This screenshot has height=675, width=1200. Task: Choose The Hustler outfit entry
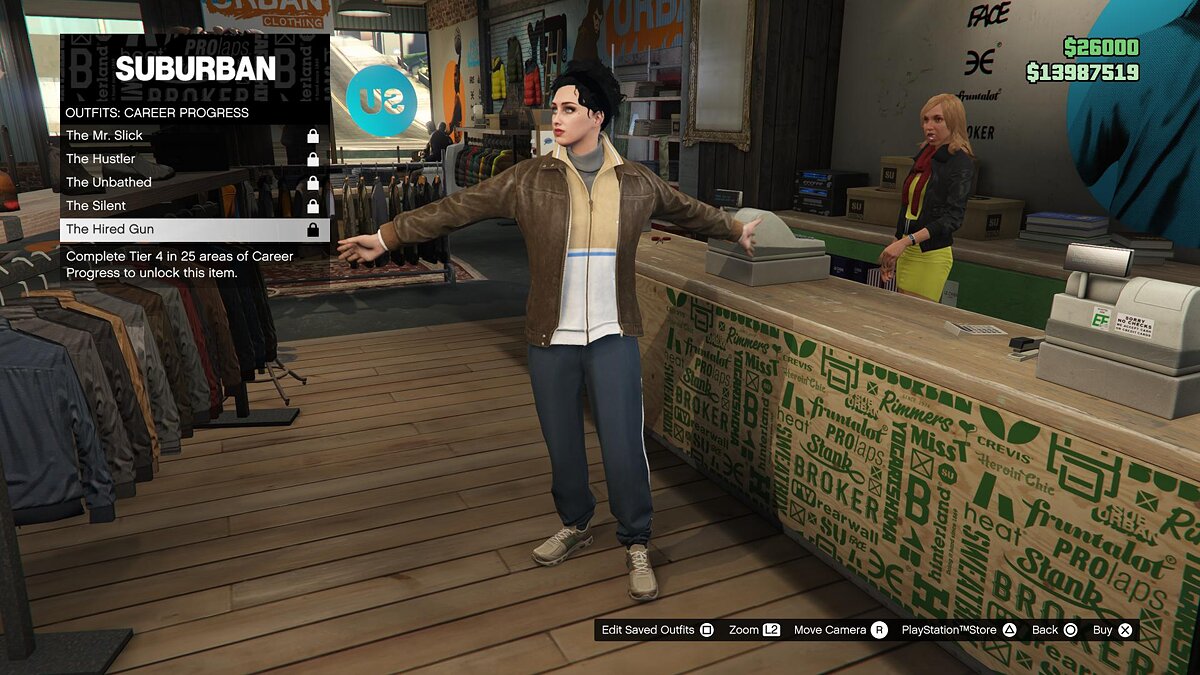195,159
